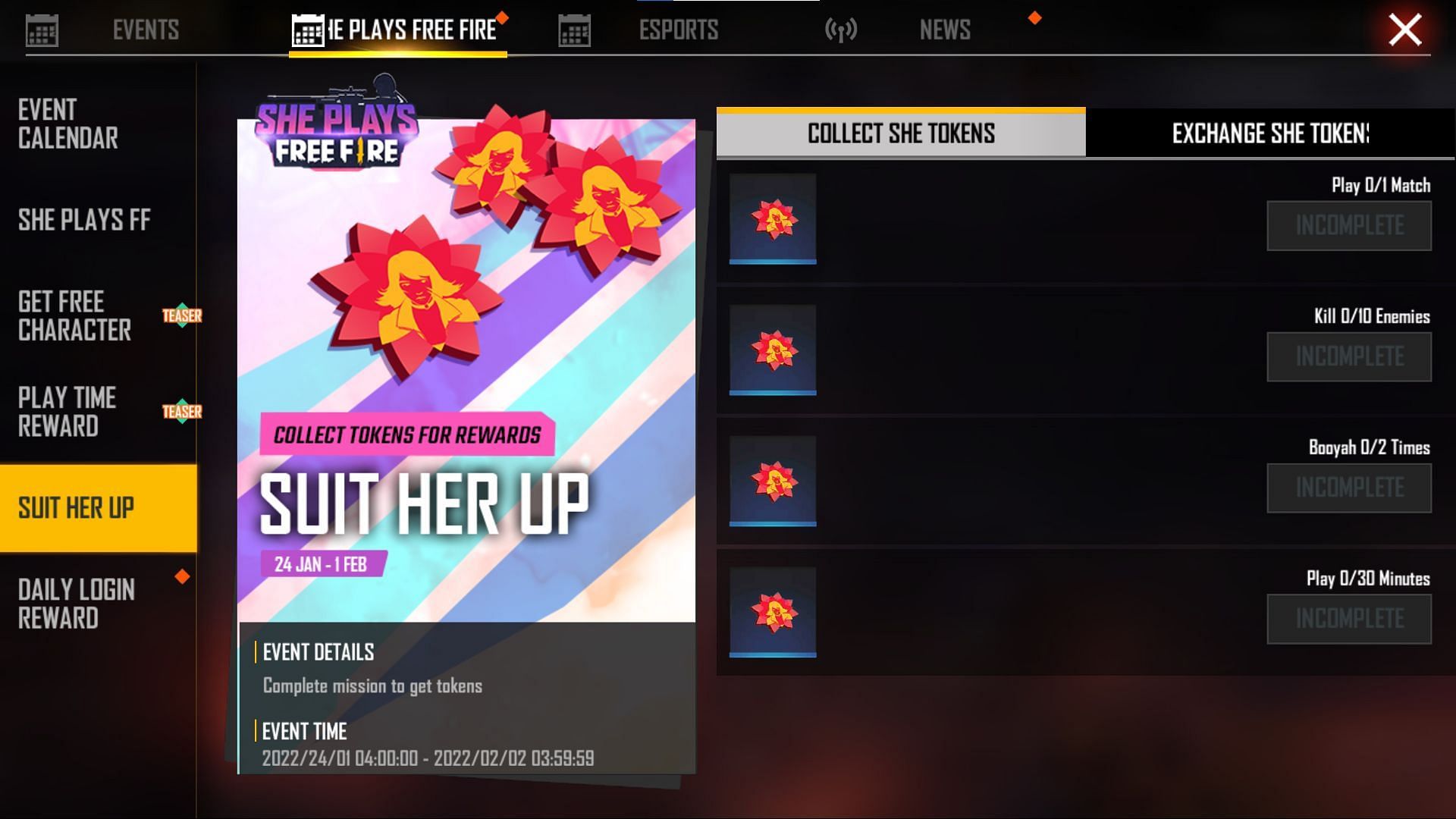Click Incomplete button for Play 0/1 Match
Viewport: 1456px width, 819px height.
(x=1349, y=225)
